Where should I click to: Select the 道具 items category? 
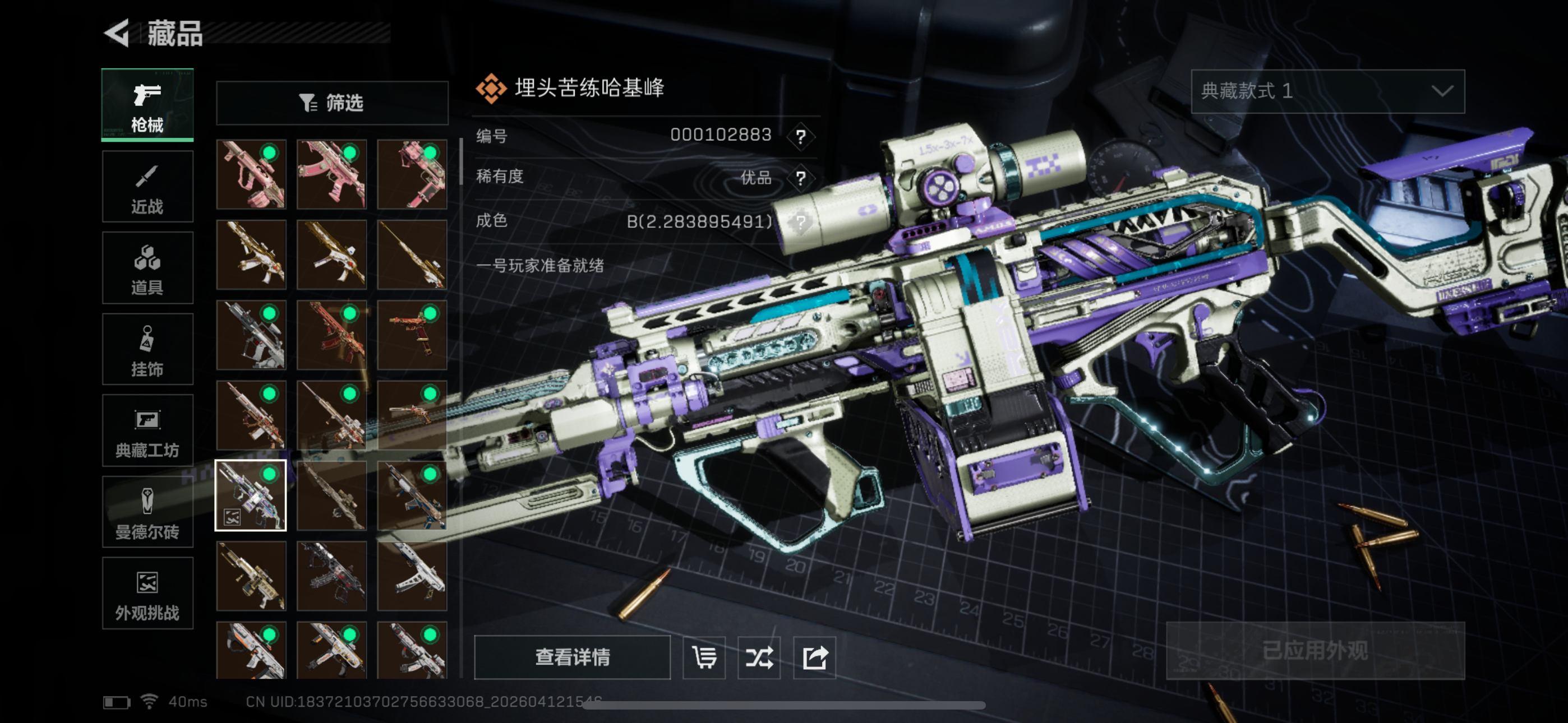[147, 268]
